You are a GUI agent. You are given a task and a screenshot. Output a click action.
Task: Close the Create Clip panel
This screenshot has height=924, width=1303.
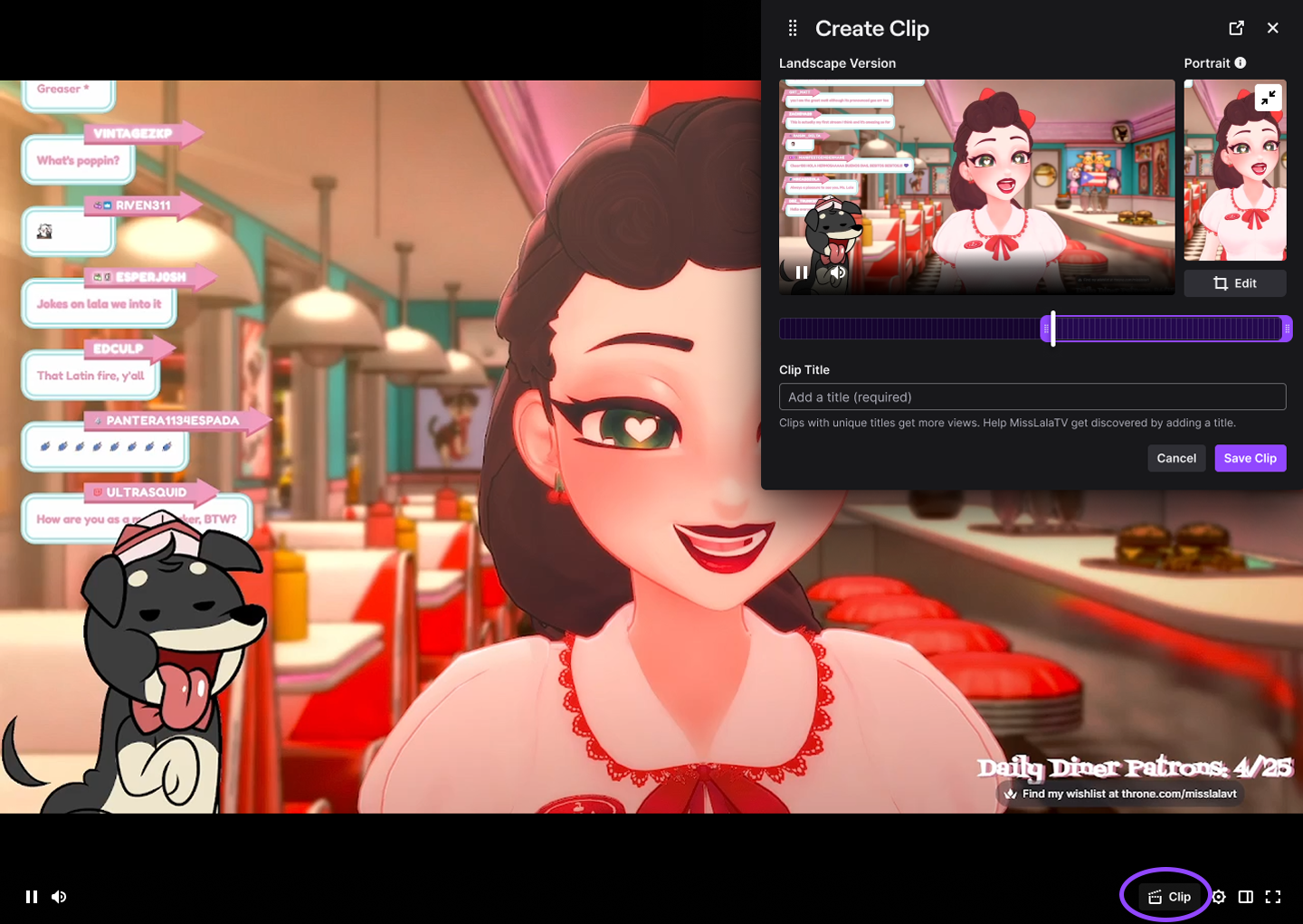coord(1272,28)
